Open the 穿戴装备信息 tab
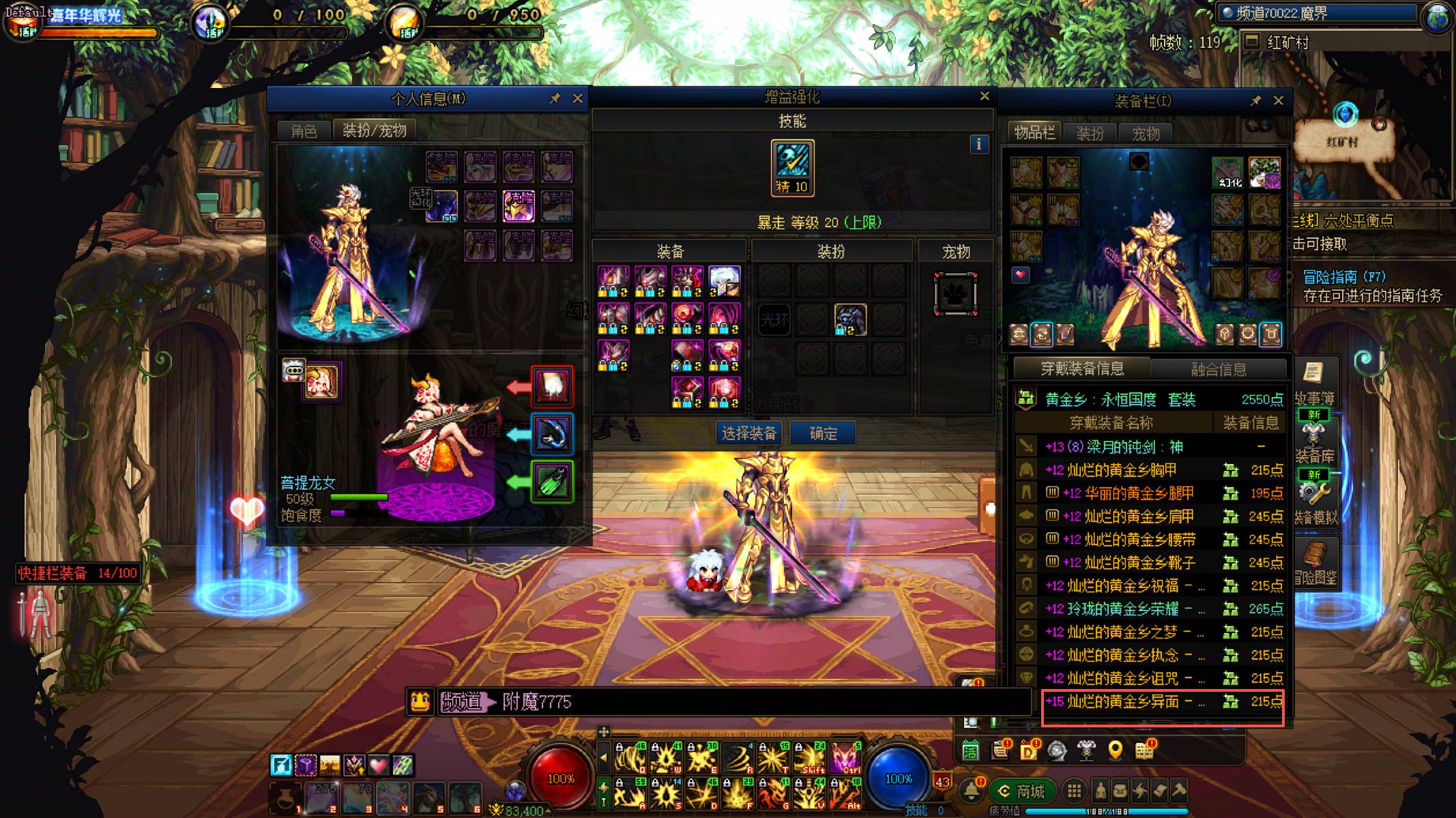Image resolution: width=1456 pixels, height=818 pixels. 1081,369
